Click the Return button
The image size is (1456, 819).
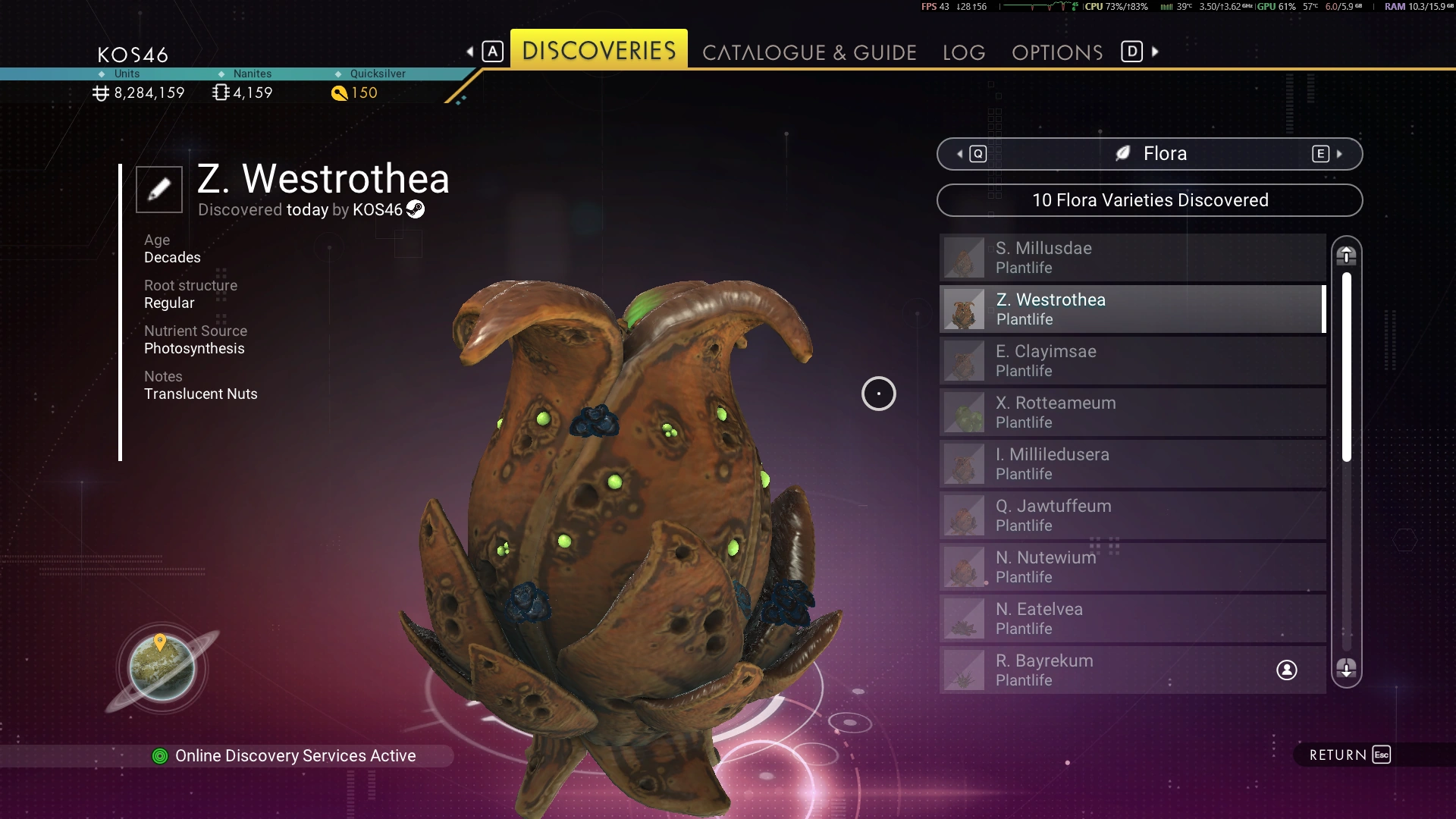click(1350, 755)
